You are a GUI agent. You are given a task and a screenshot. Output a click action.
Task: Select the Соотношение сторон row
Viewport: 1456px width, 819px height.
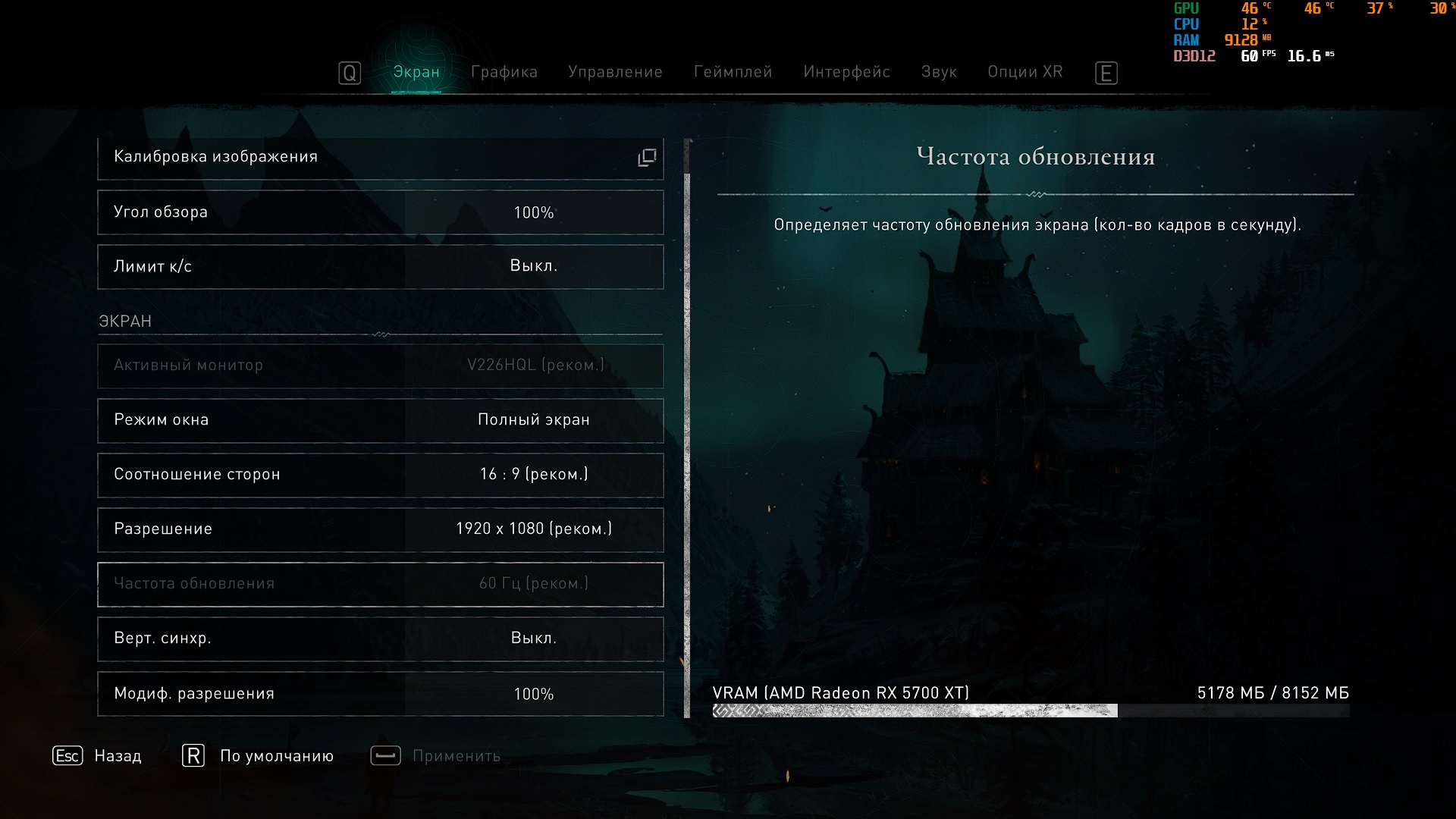380,475
